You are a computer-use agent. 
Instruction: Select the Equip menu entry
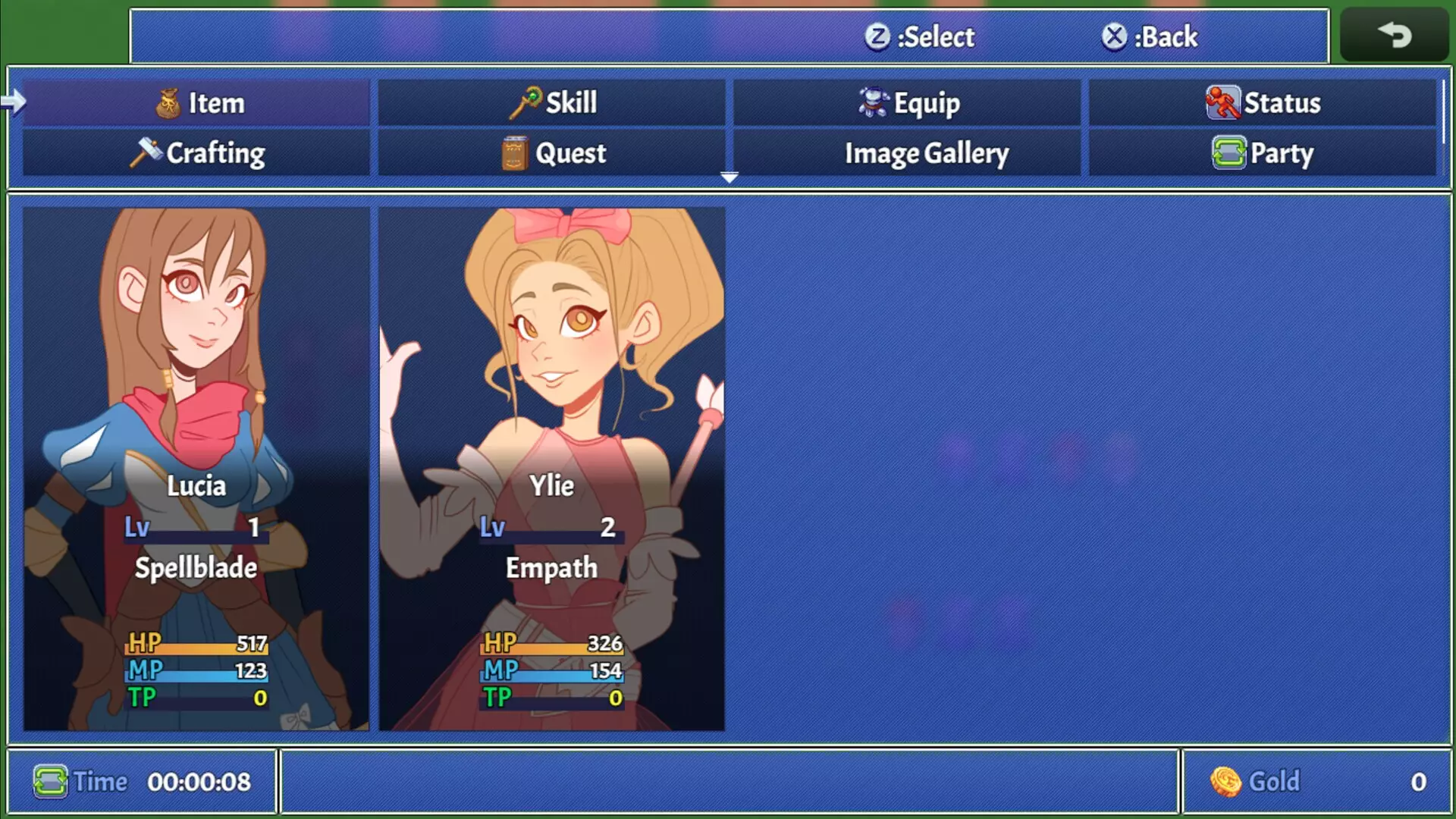click(907, 102)
